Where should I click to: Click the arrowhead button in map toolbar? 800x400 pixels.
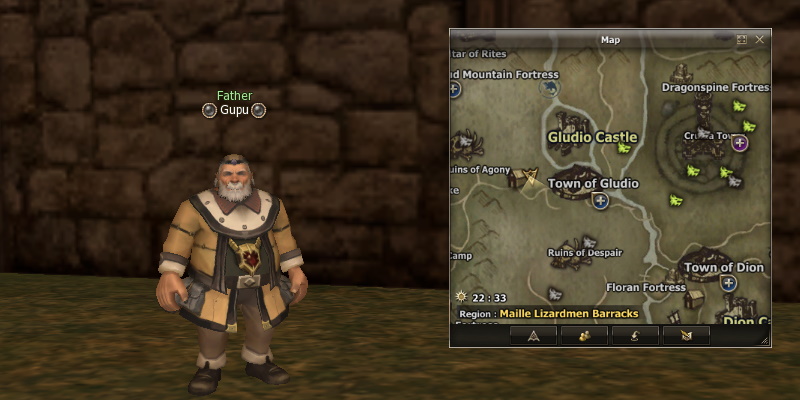pyautogui.click(x=534, y=335)
